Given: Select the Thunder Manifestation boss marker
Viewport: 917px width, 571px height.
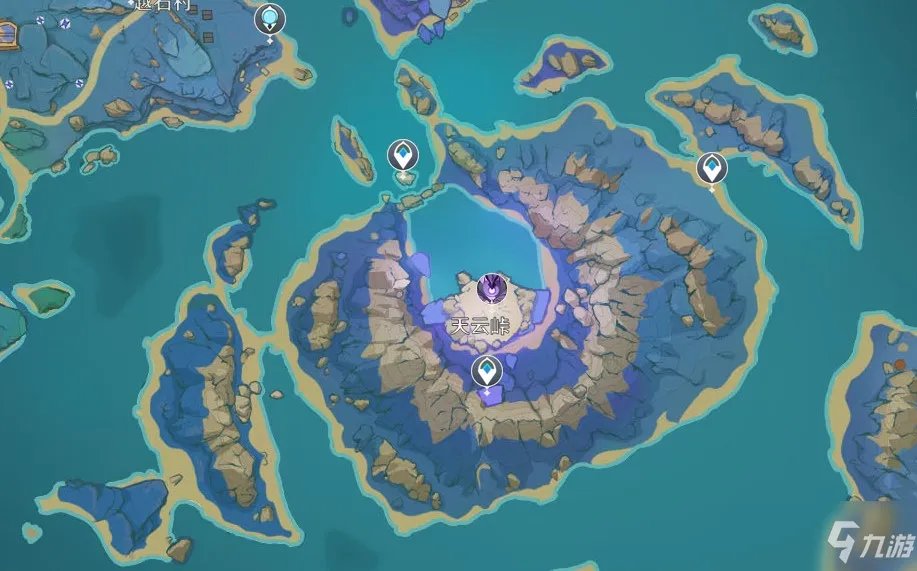Looking at the screenshot, I should coord(491,288).
